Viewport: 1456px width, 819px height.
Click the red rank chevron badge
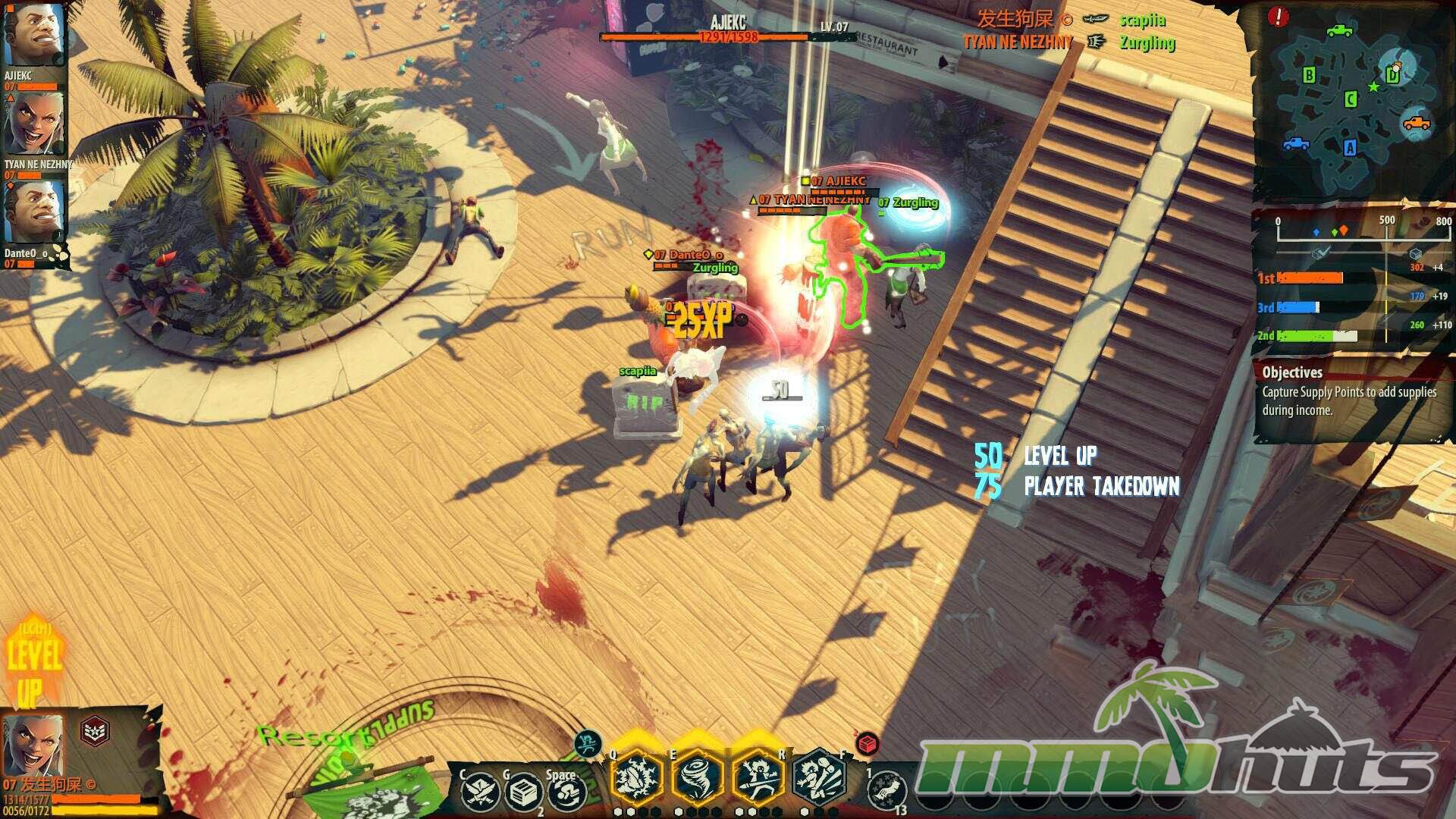click(95, 731)
